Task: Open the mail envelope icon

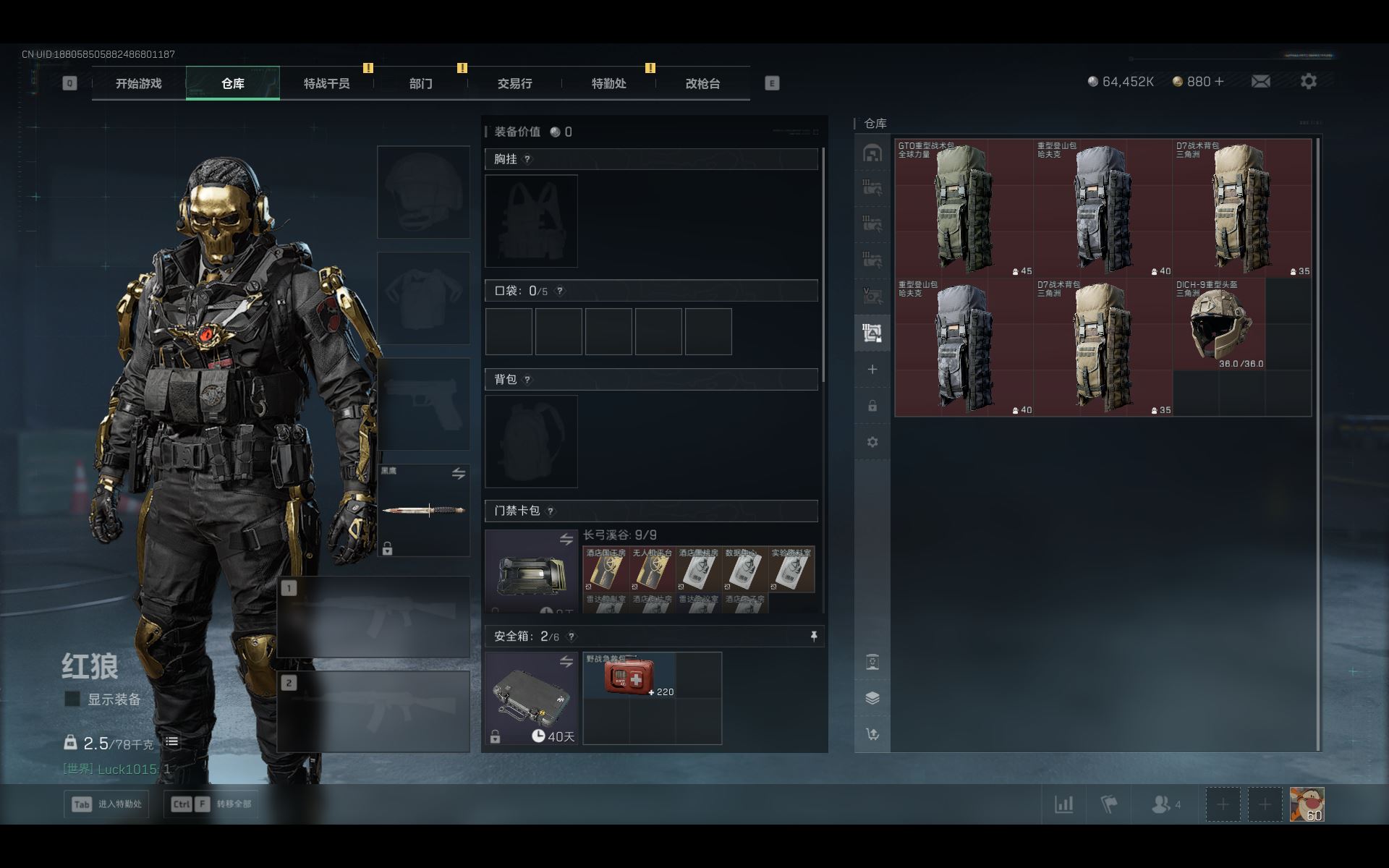Action: click(1260, 82)
